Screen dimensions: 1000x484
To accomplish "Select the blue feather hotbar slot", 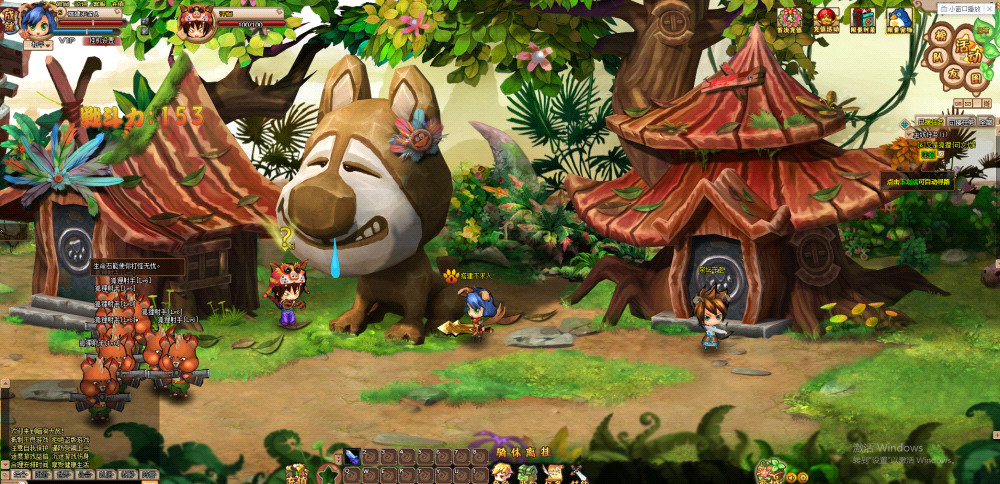I will click(x=352, y=457).
